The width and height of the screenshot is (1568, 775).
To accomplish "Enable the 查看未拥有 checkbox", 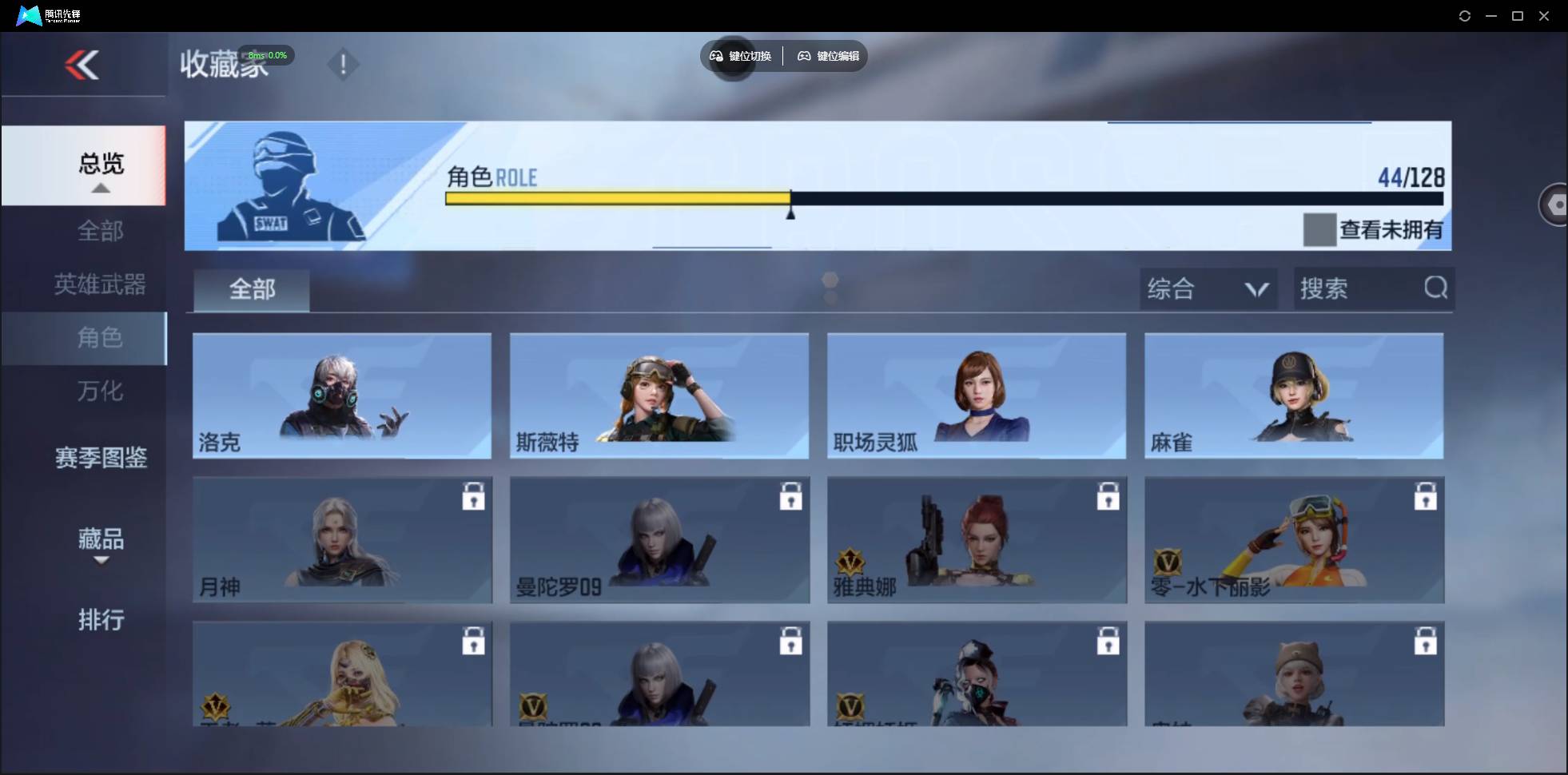I will click(x=1319, y=229).
